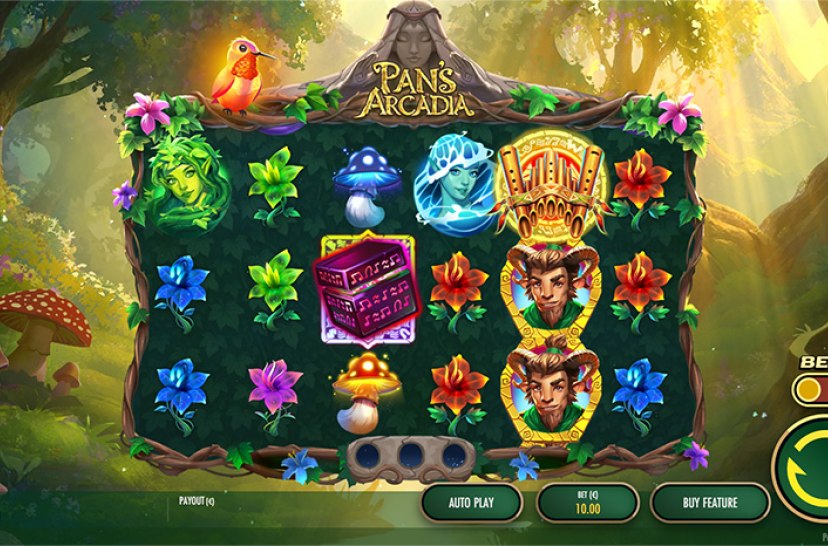Open the Buy Feature menu
Viewport: 828px width, 546px height.
coord(709,503)
